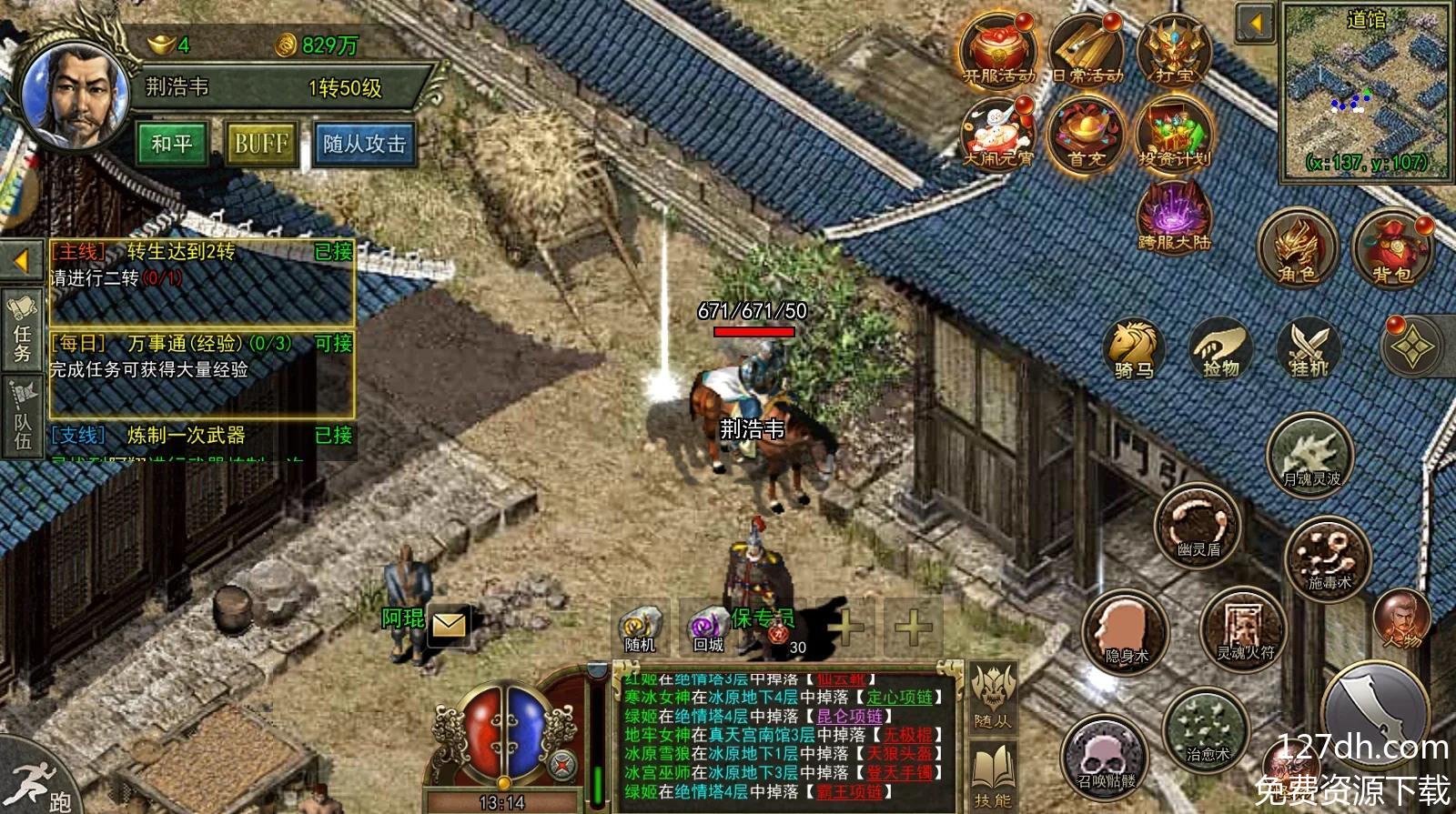Open the 角色 character sheet
The image size is (1456, 814).
pyautogui.click(x=1298, y=247)
